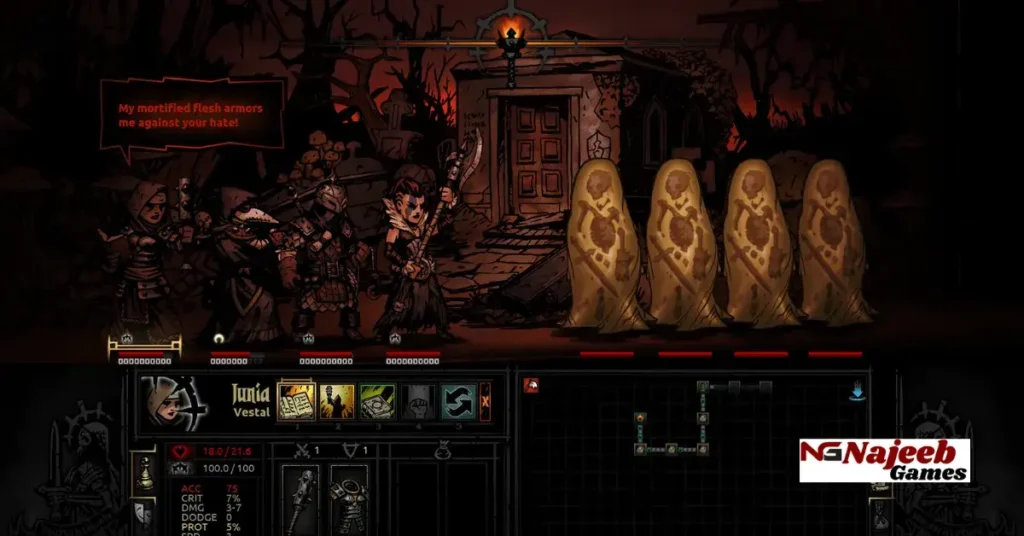Activate the swap position arrows skill

click(x=457, y=401)
